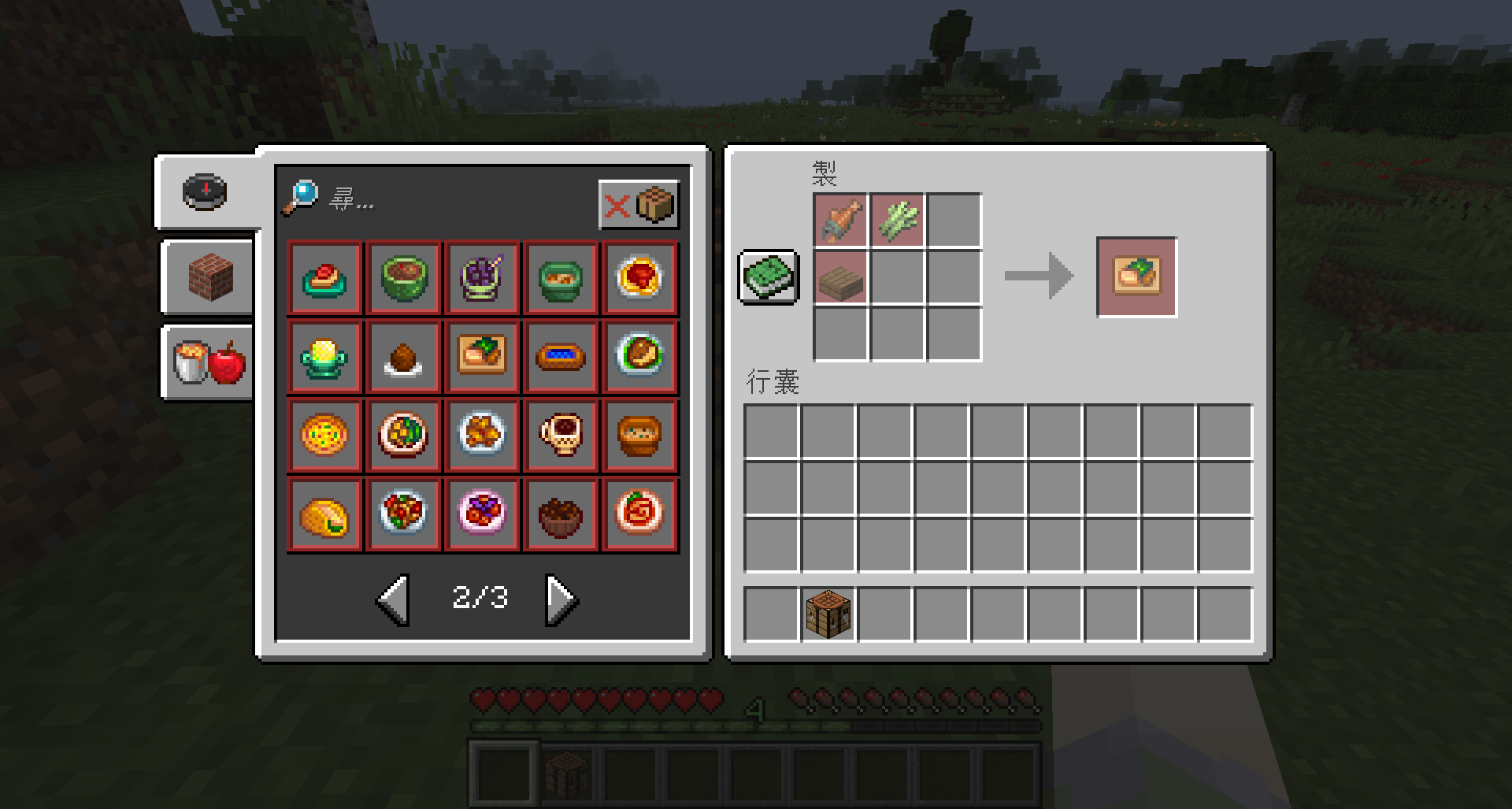This screenshot has height=809, width=1512.
Task: Click the taco recipe icon
Action: [x=324, y=514]
